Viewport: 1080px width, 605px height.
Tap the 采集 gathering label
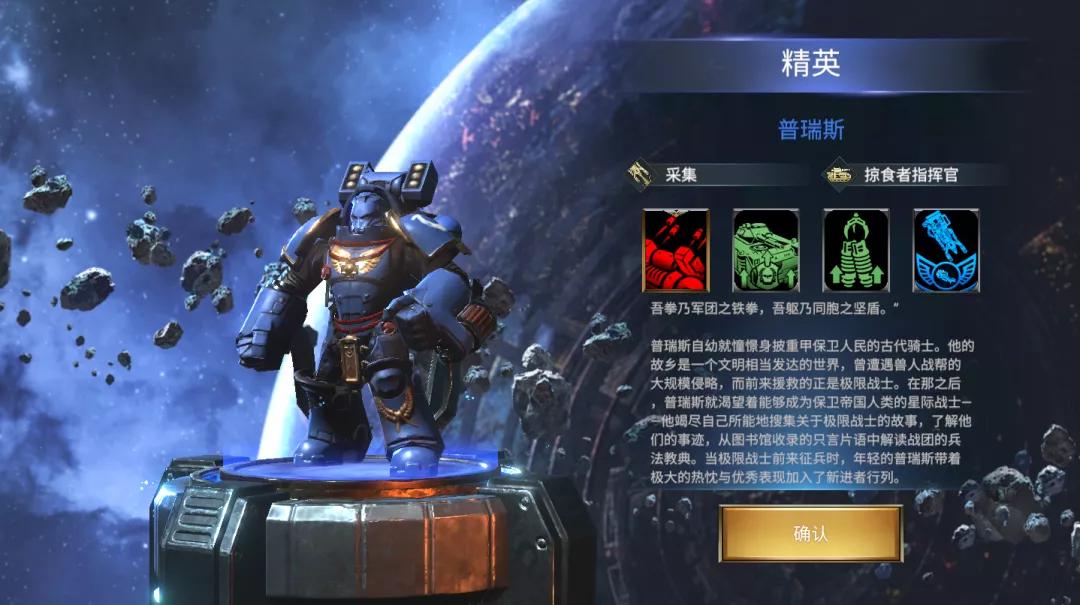[x=681, y=174]
